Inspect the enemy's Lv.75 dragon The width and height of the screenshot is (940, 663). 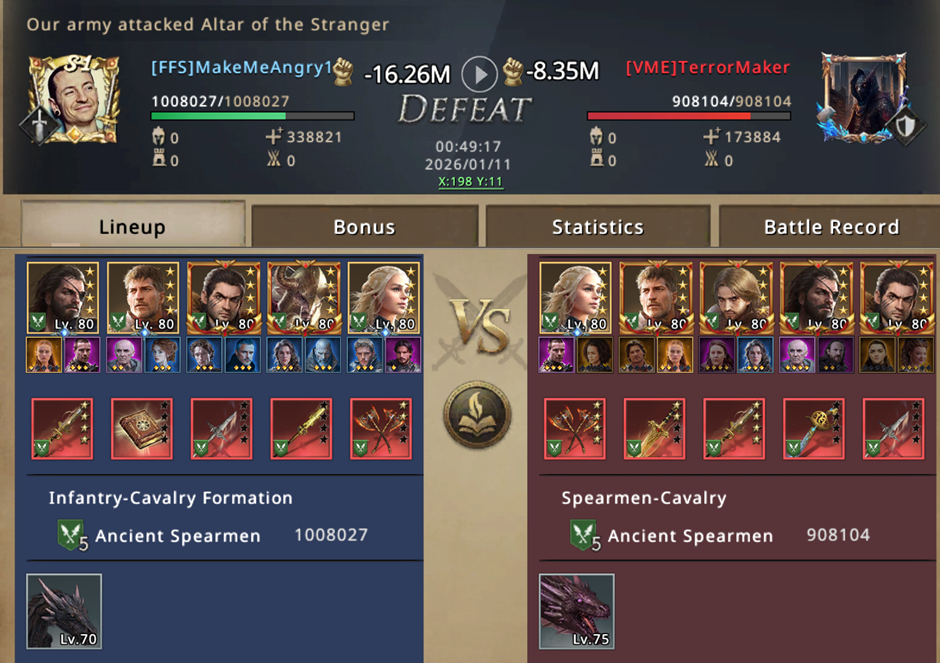point(577,611)
